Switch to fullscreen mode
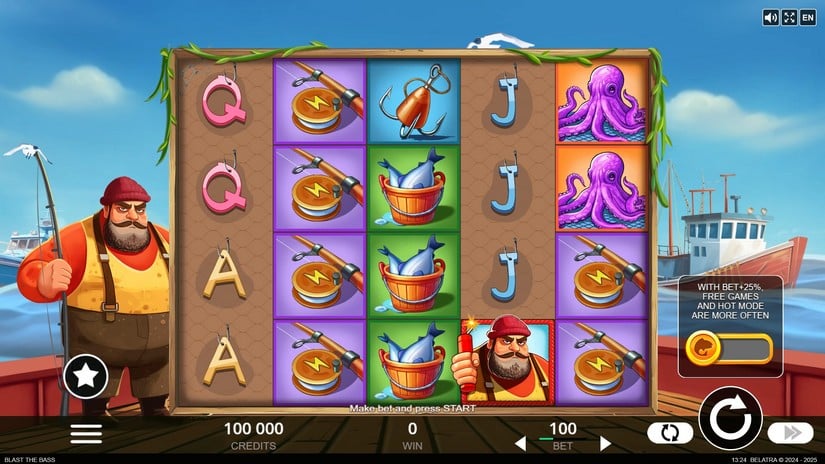Image resolution: width=825 pixels, height=464 pixels. (789, 17)
